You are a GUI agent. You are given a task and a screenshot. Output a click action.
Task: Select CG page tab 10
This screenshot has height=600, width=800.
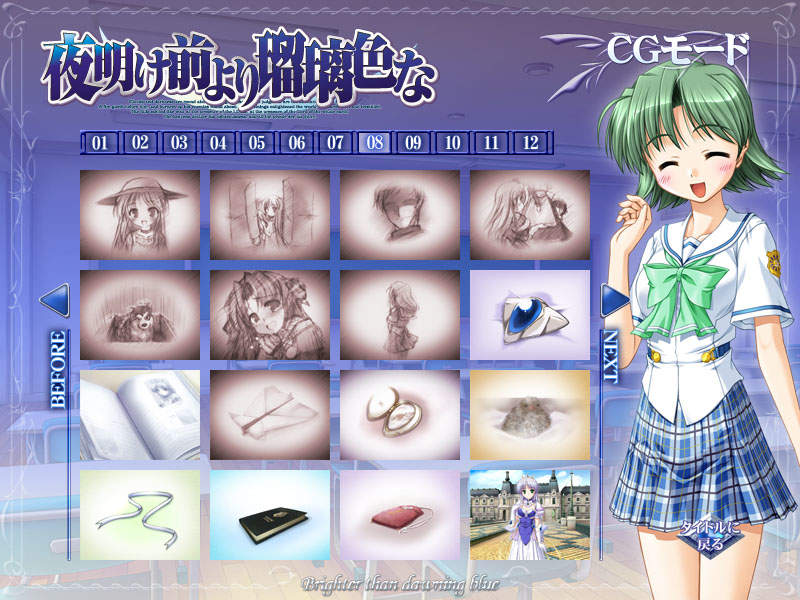(452, 143)
